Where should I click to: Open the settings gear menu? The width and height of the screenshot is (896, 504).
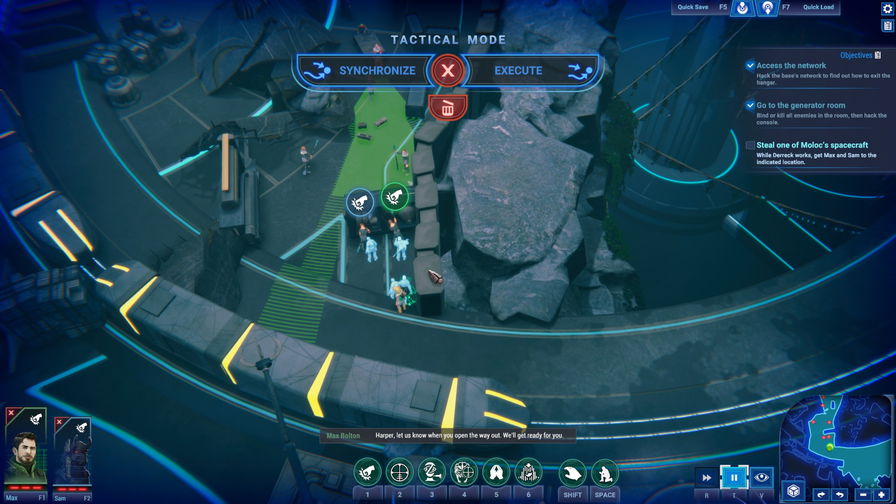click(x=887, y=8)
